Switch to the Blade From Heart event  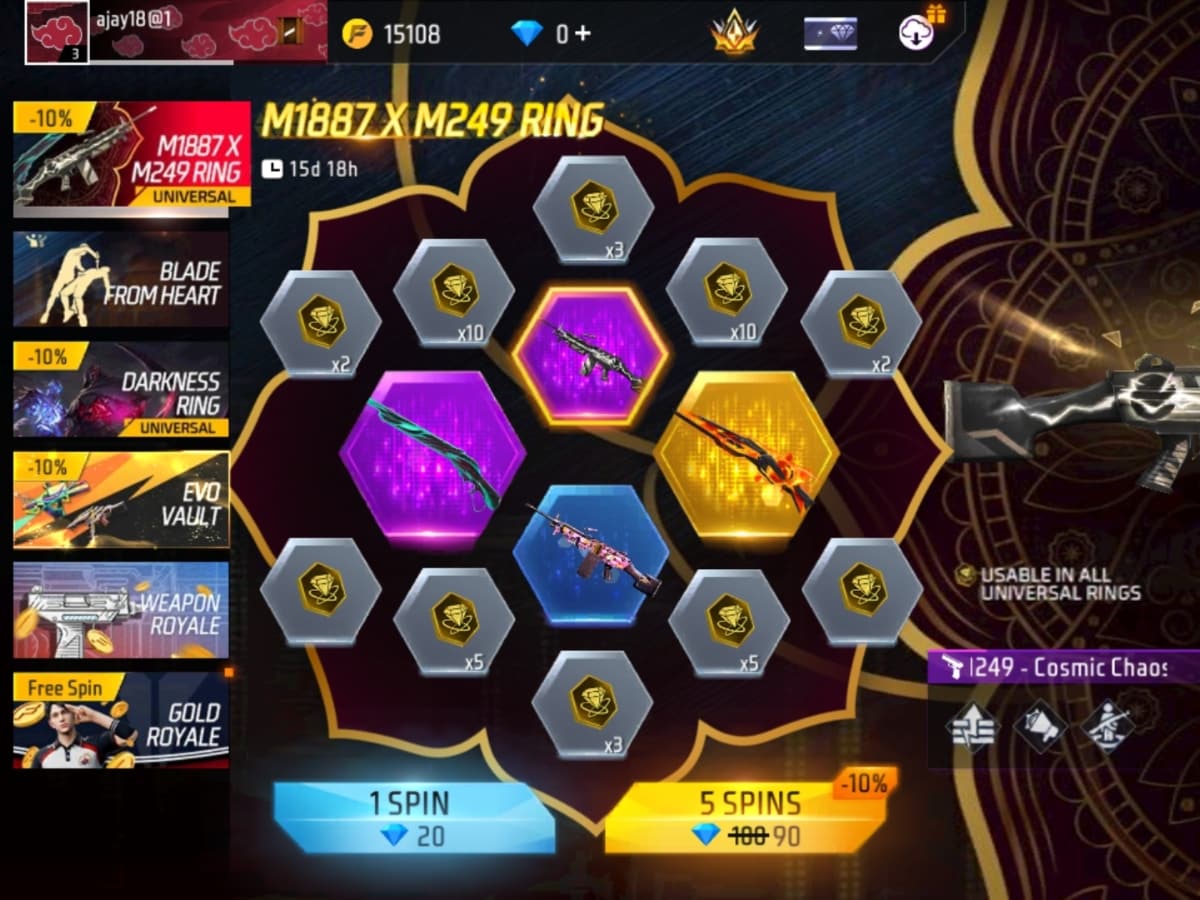tap(121, 281)
